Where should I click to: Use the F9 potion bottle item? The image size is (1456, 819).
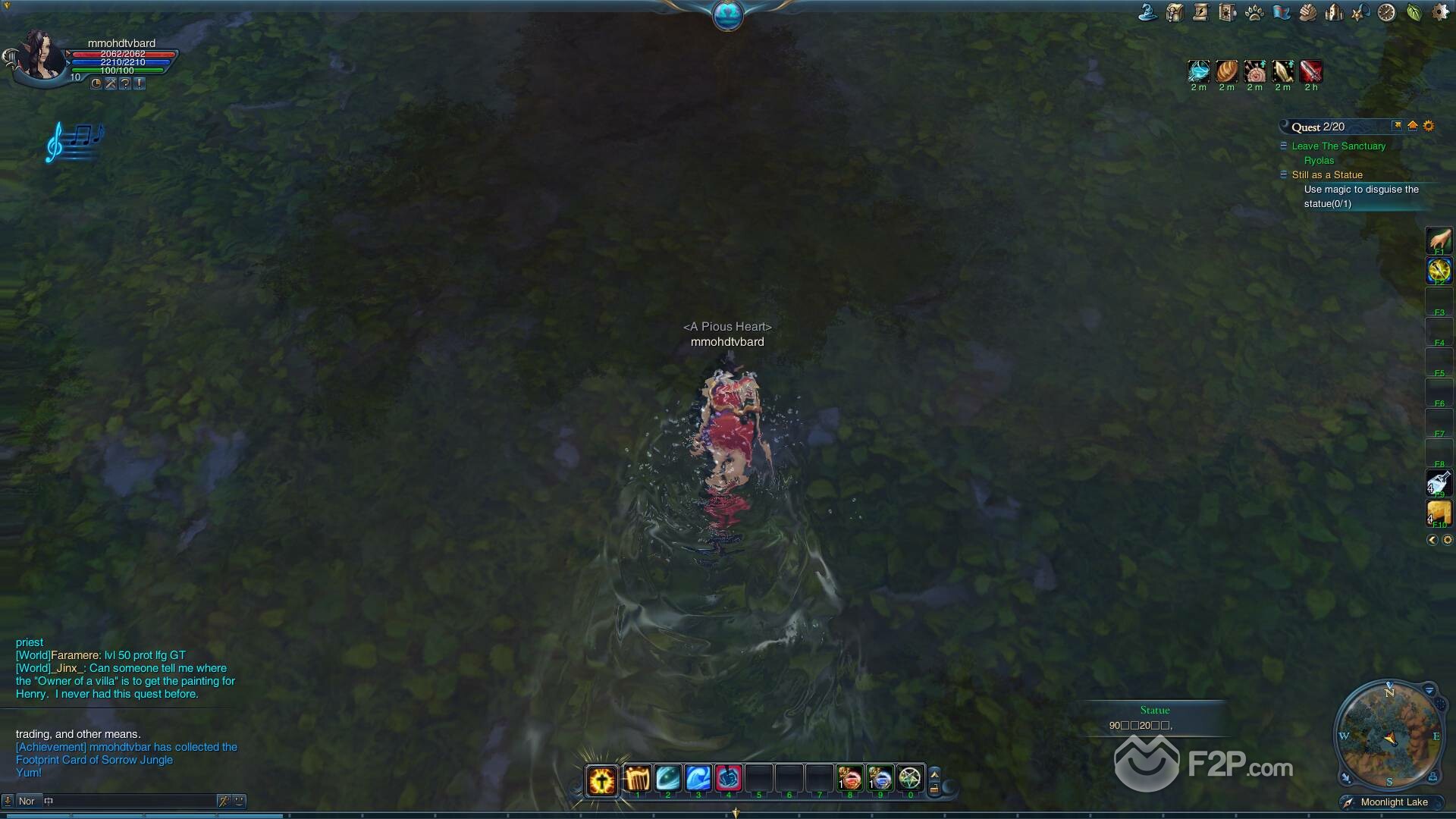point(1439,483)
